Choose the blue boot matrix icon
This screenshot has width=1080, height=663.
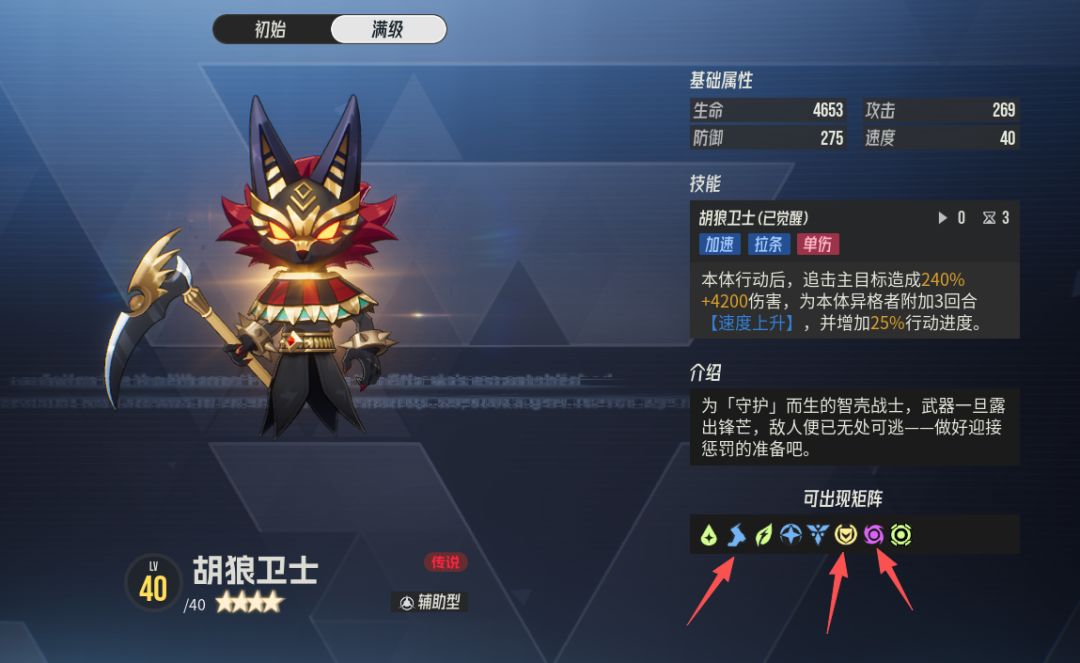[x=737, y=536]
